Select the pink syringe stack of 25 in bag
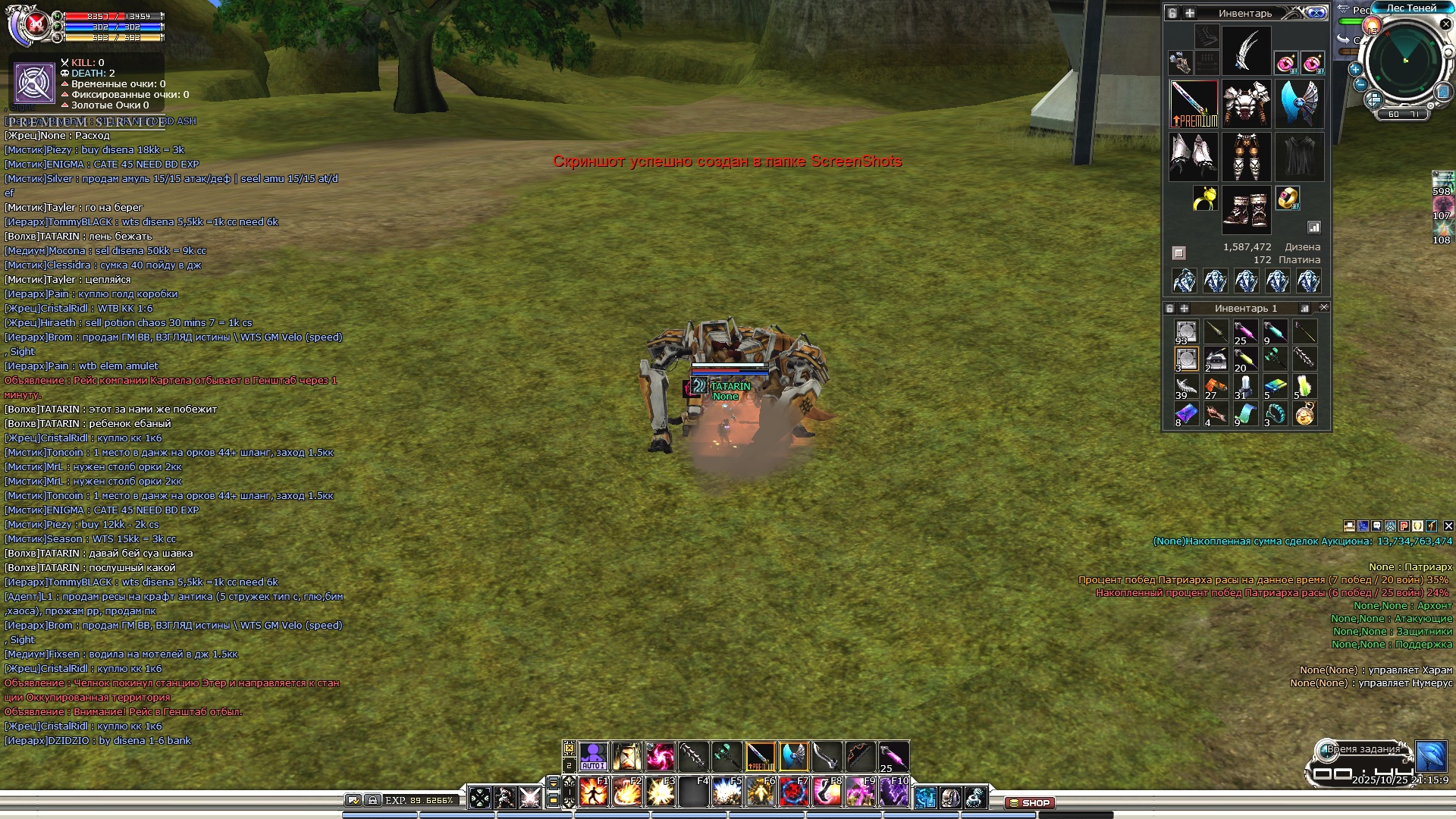Image resolution: width=1456 pixels, height=819 pixels. (1245, 332)
